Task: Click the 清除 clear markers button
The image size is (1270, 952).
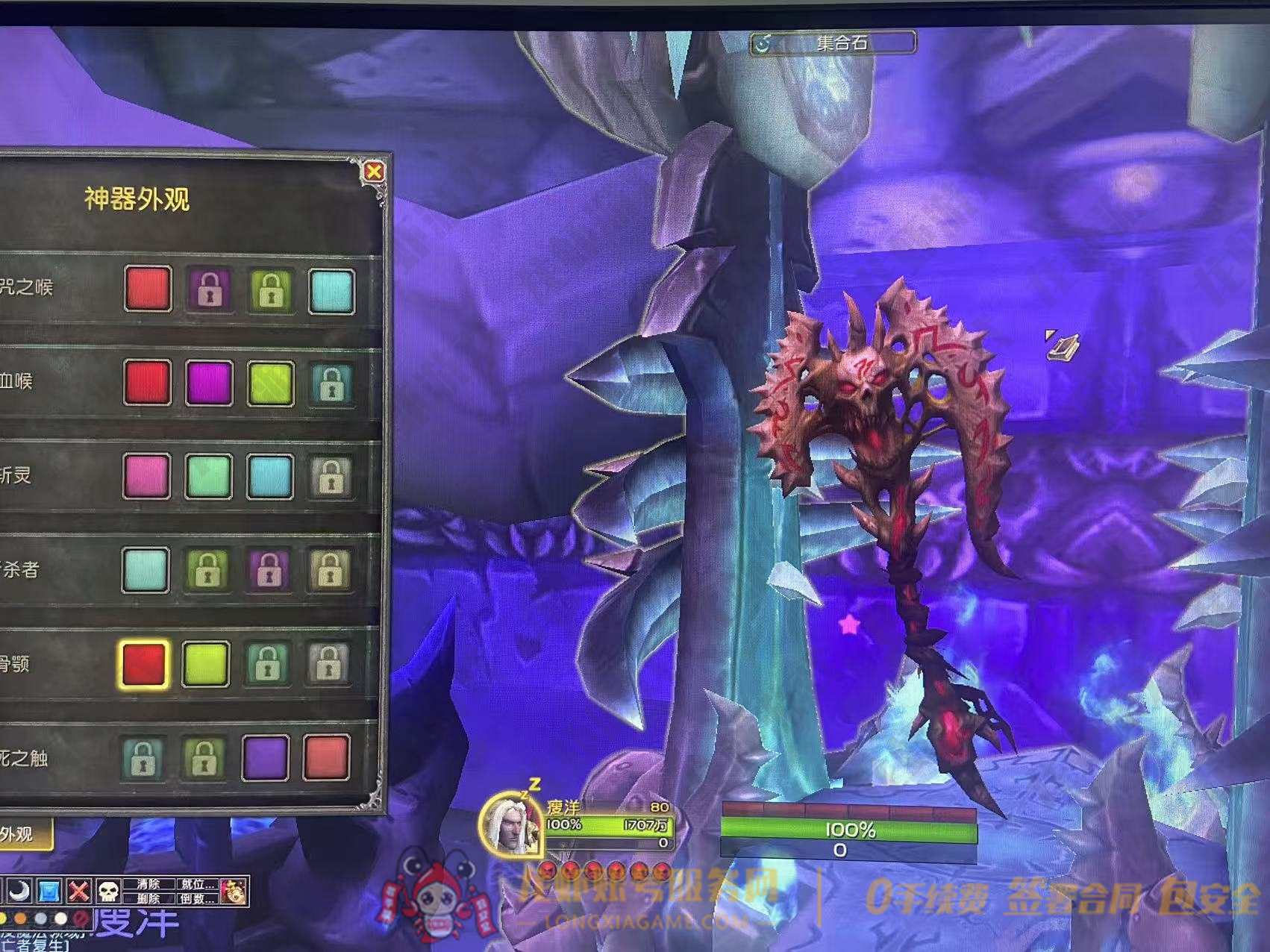Action: click(148, 884)
